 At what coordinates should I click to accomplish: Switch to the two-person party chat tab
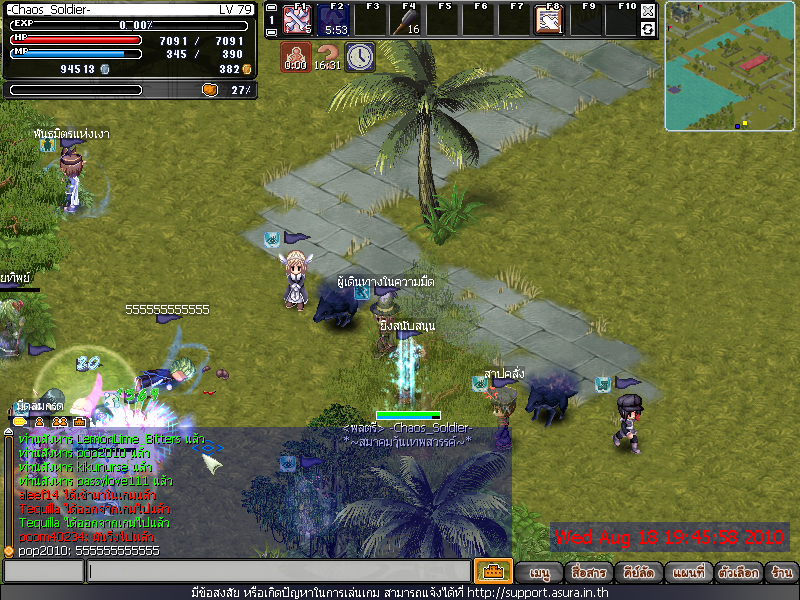point(61,422)
